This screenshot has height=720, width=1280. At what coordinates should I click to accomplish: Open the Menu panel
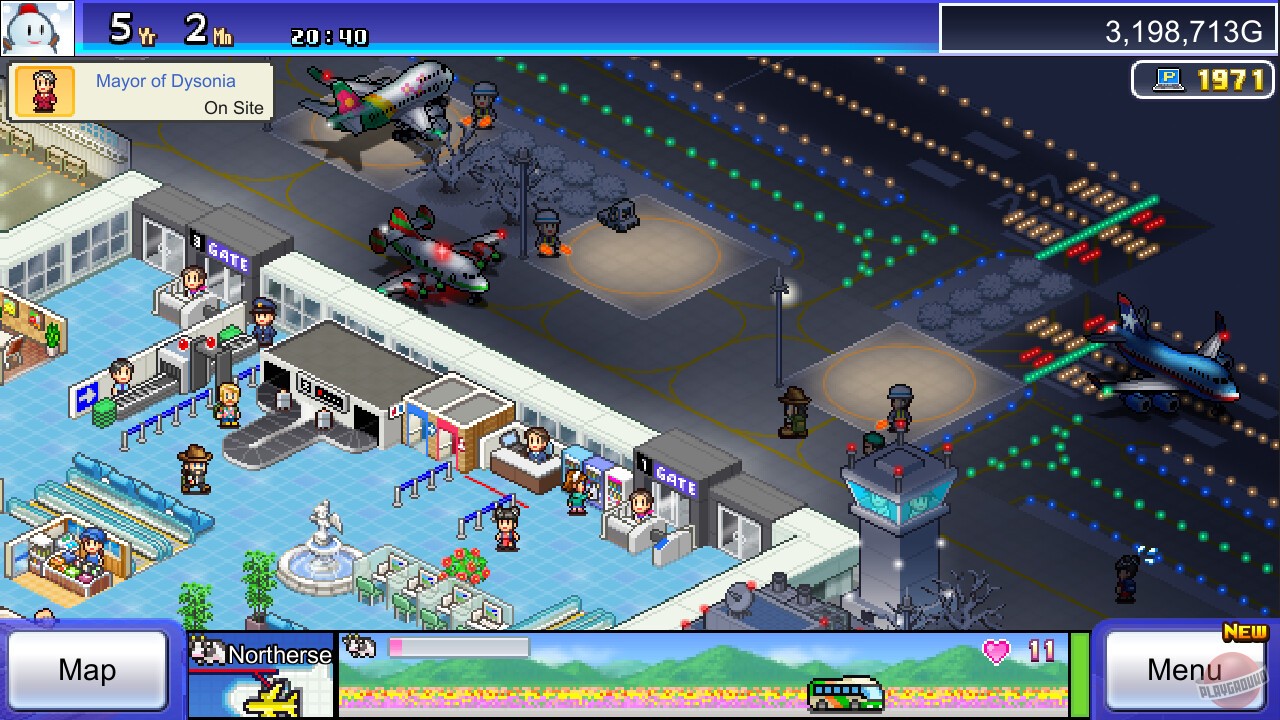(x=1184, y=670)
